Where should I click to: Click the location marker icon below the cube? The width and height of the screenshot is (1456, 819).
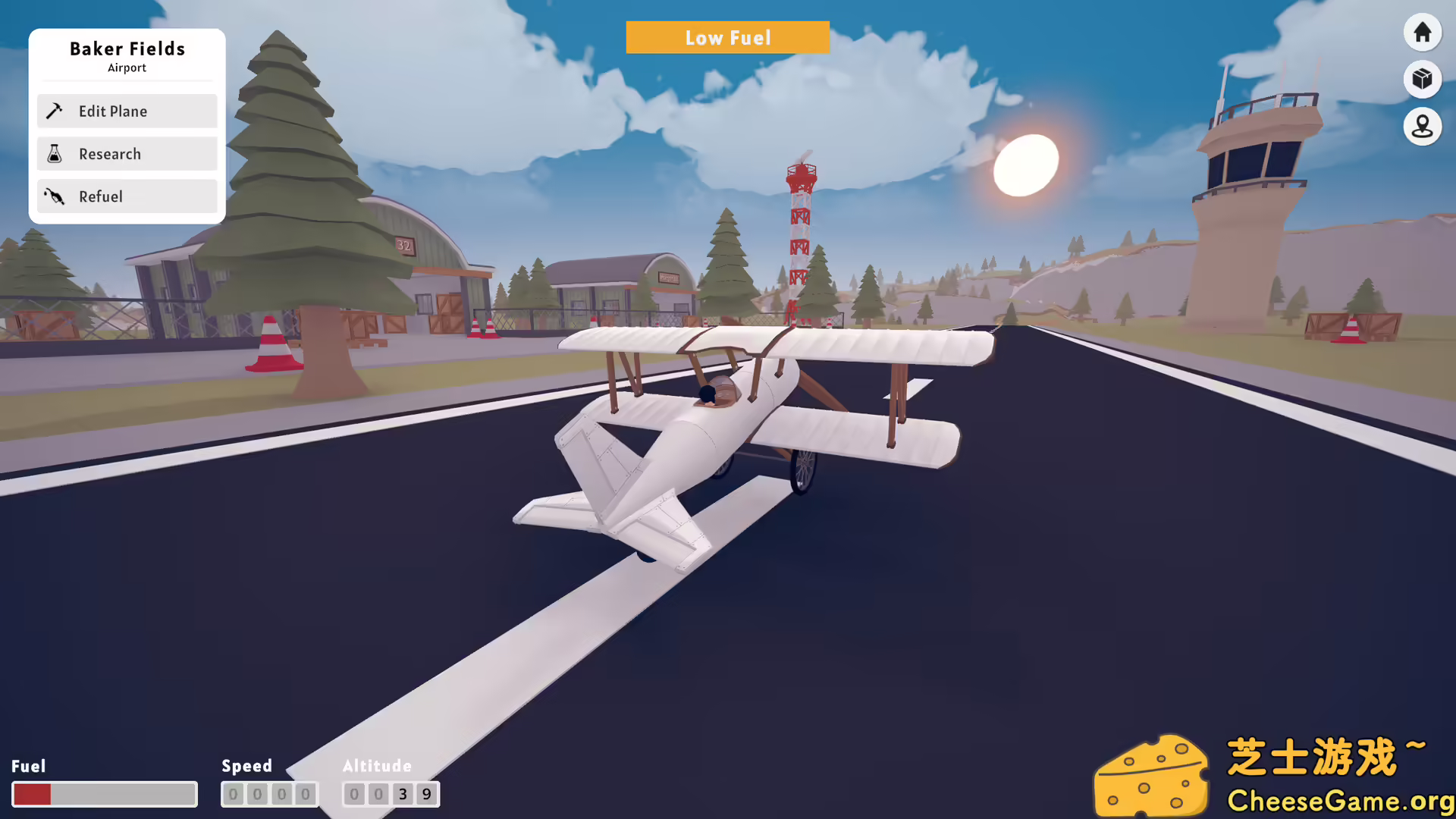point(1422,127)
